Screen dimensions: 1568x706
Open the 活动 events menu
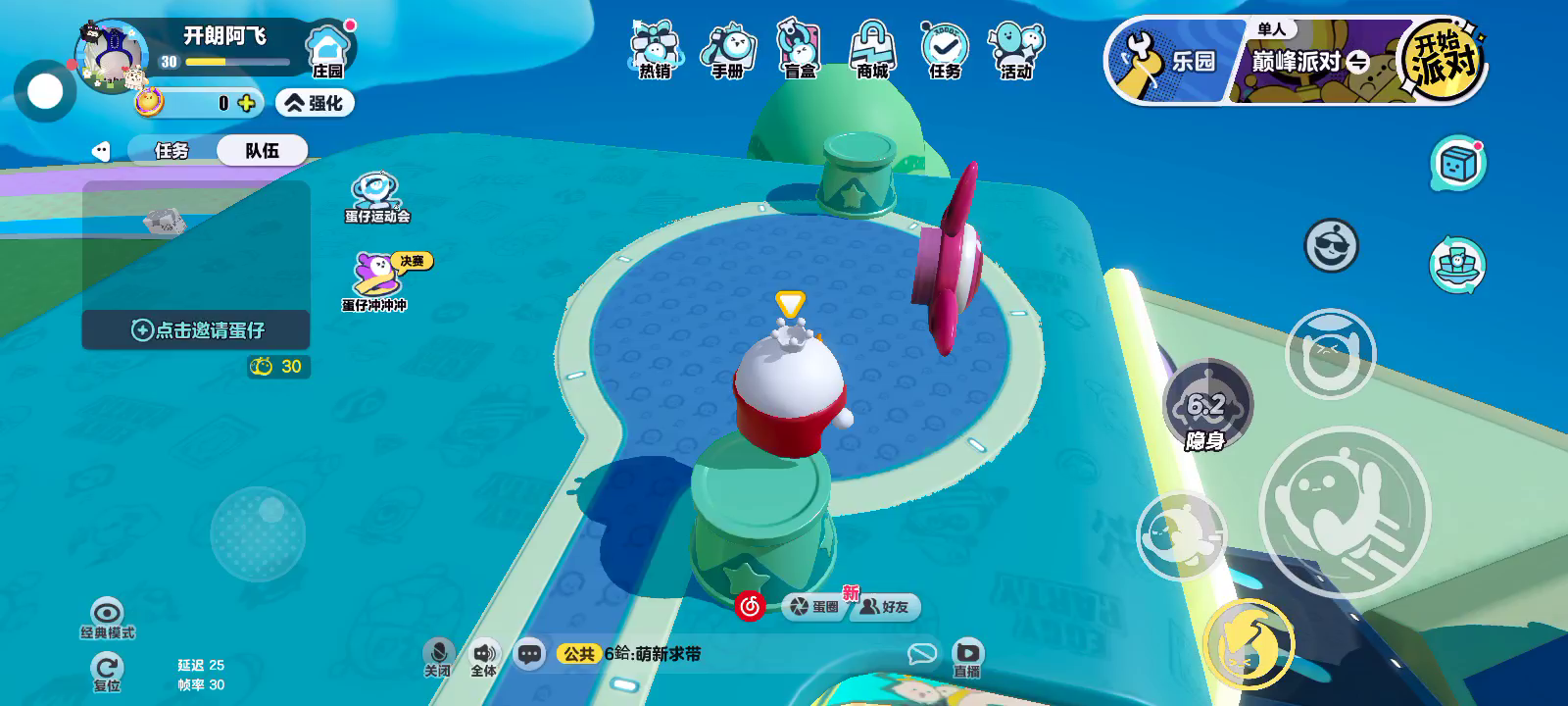tap(1016, 49)
